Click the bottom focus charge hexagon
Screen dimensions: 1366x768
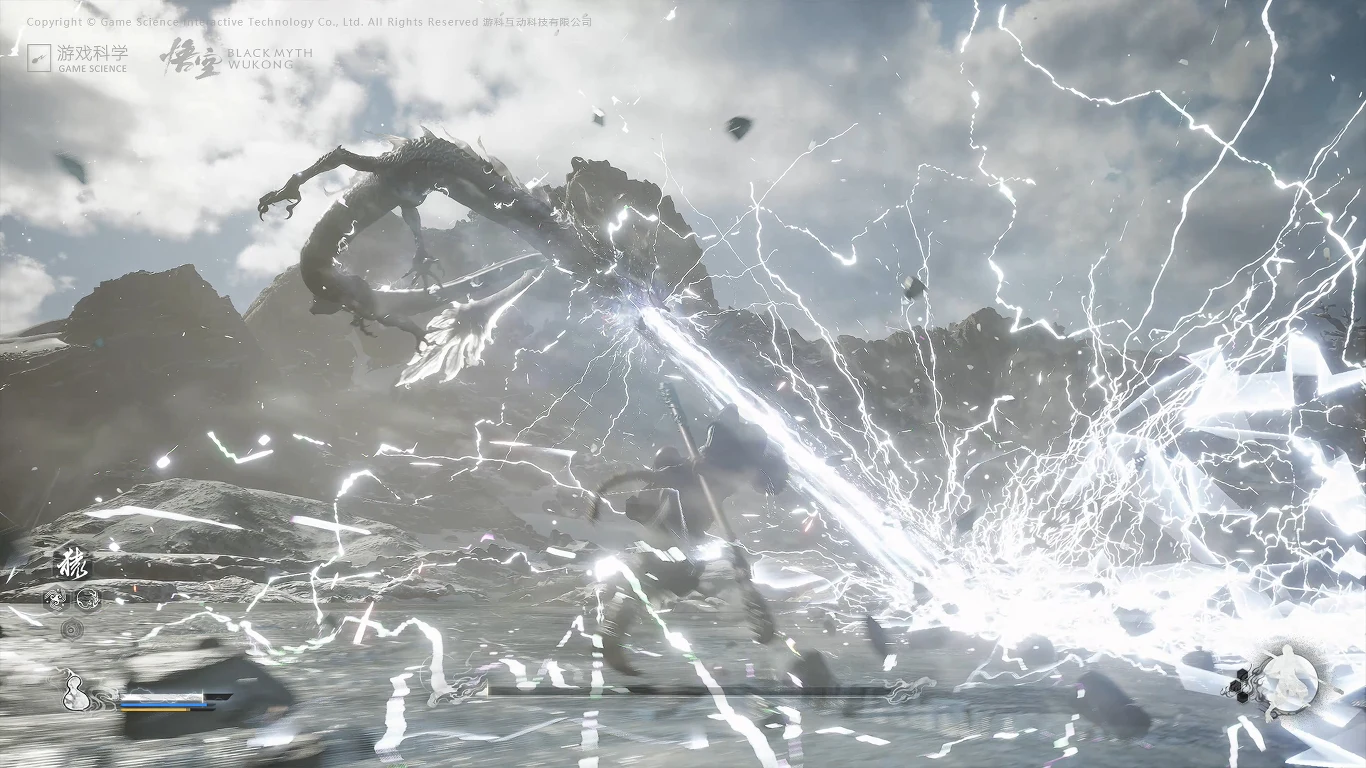pyautogui.click(x=1242, y=697)
